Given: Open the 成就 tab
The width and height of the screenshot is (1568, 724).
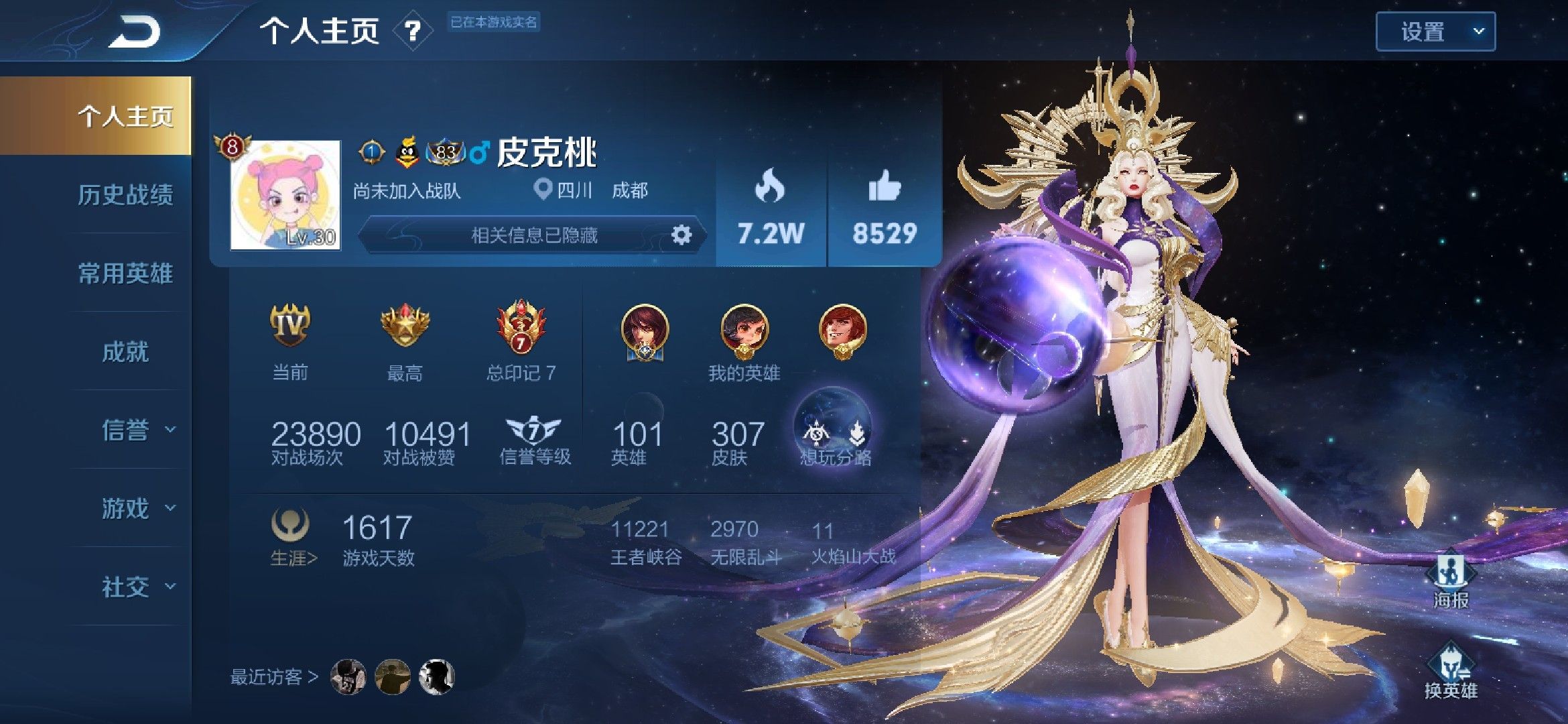Looking at the screenshot, I should (125, 352).
